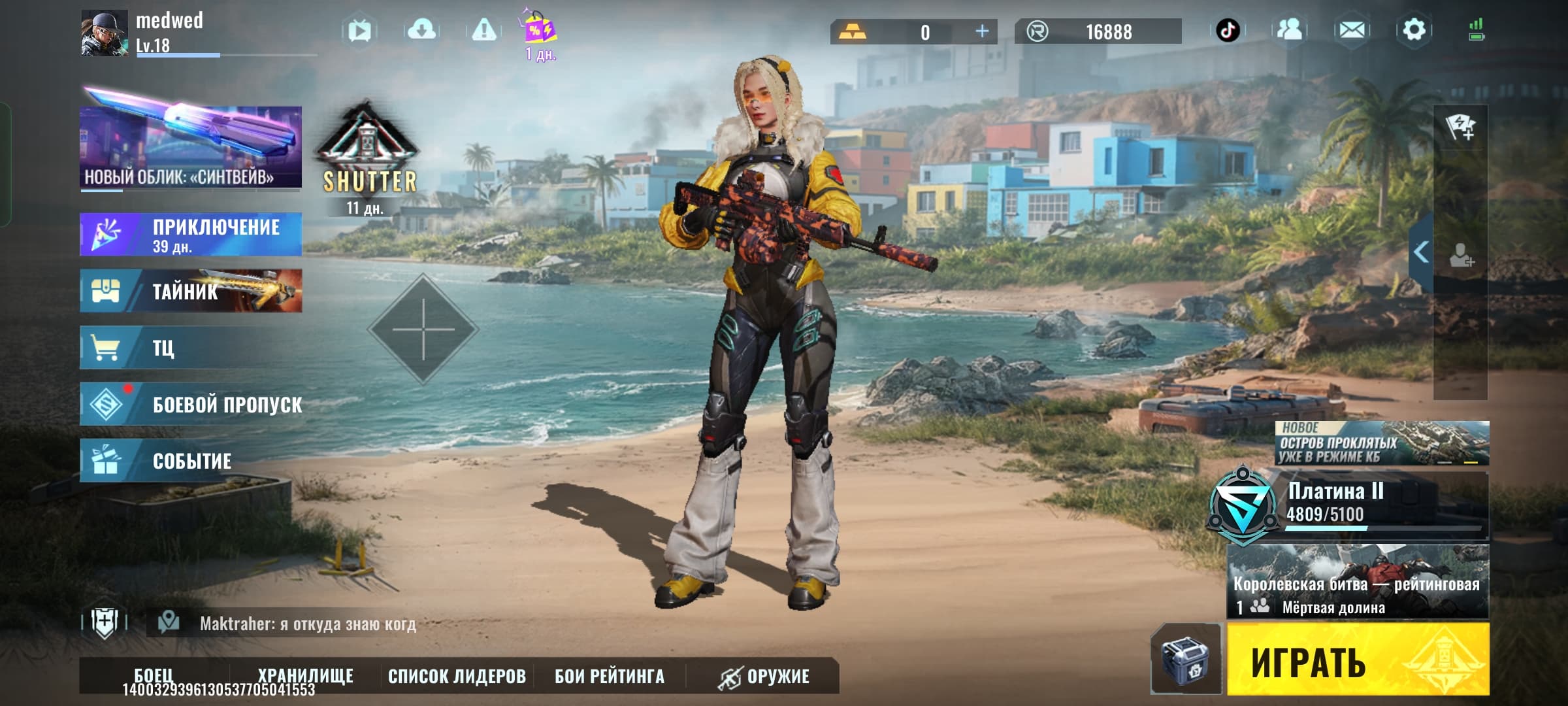Viewport: 1568px width, 706px height.
Task: Open the Тайник menu entry
Action: pyautogui.click(x=191, y=291)
